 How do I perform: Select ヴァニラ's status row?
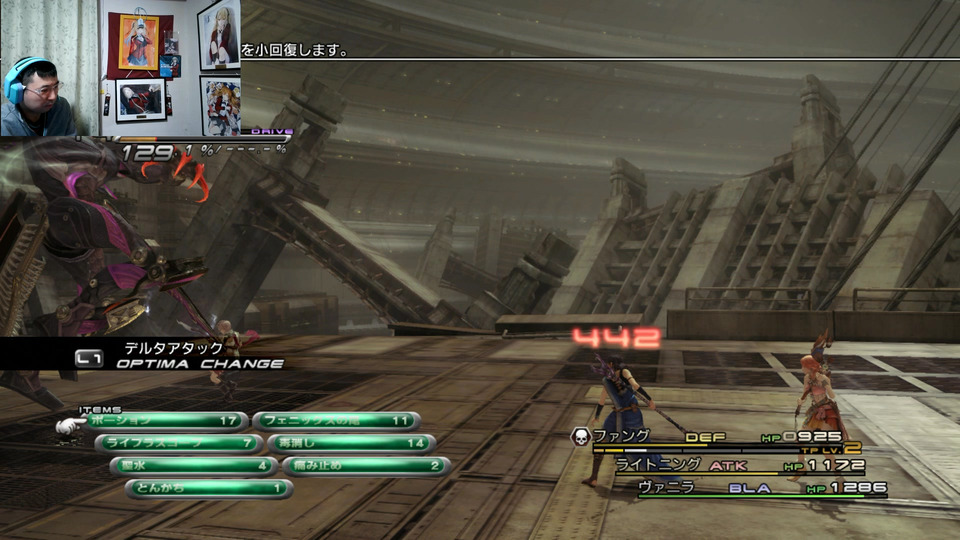coord(760,488)
